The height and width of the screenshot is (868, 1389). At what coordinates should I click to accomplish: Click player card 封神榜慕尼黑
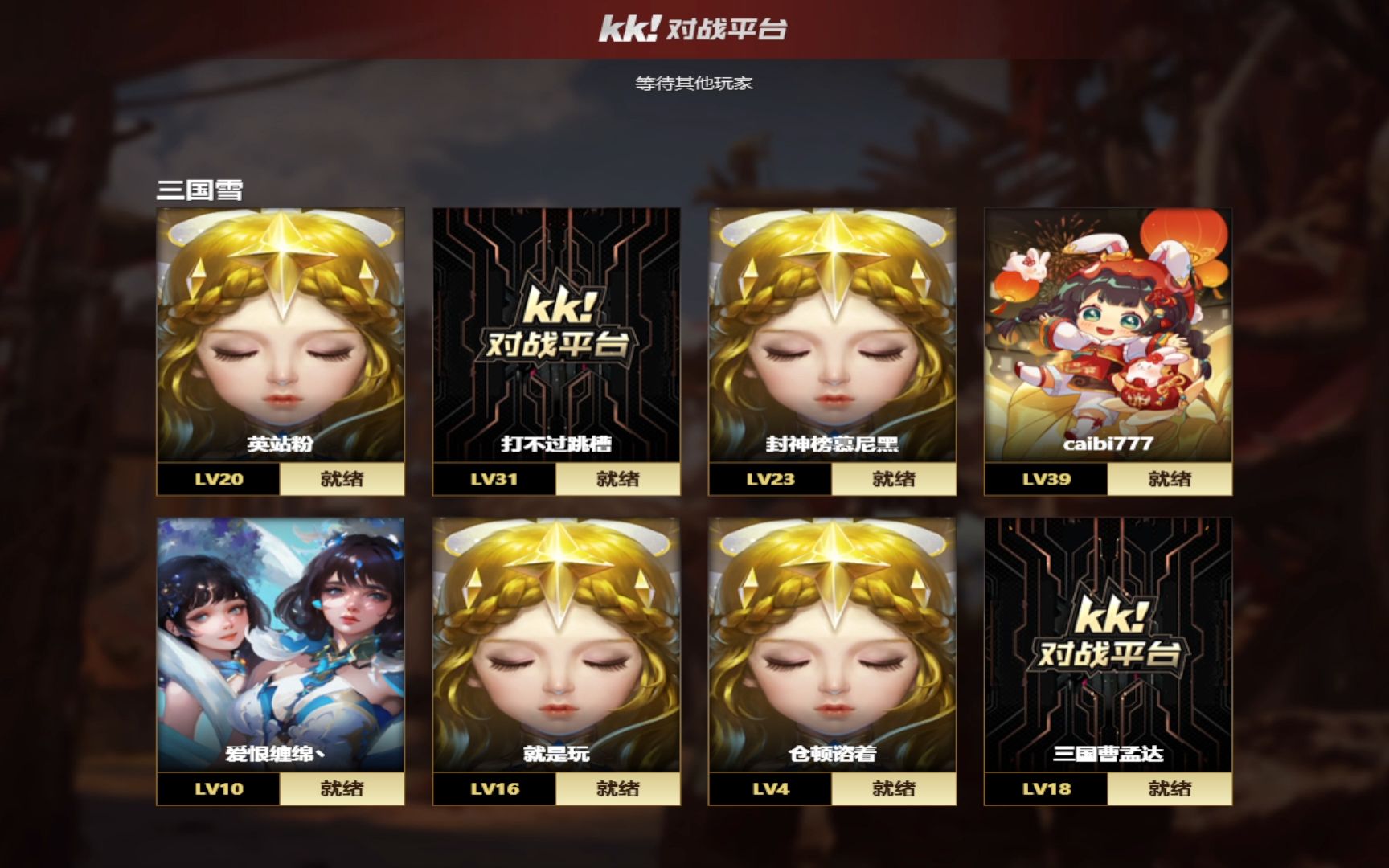pos(832,336)
